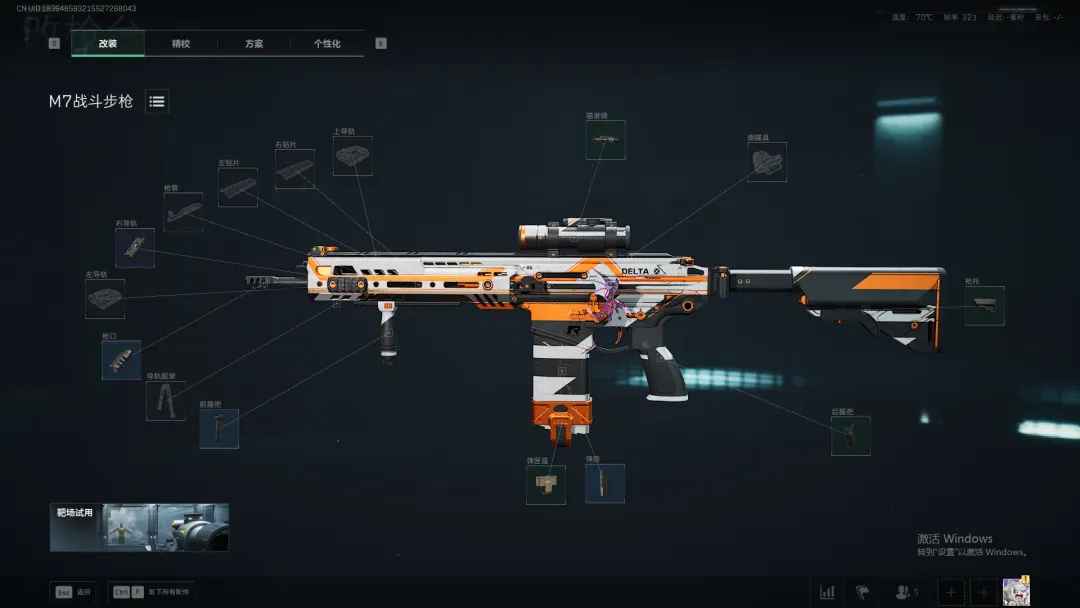Choose the 右导轨 right rail slot

coord(135,247)
